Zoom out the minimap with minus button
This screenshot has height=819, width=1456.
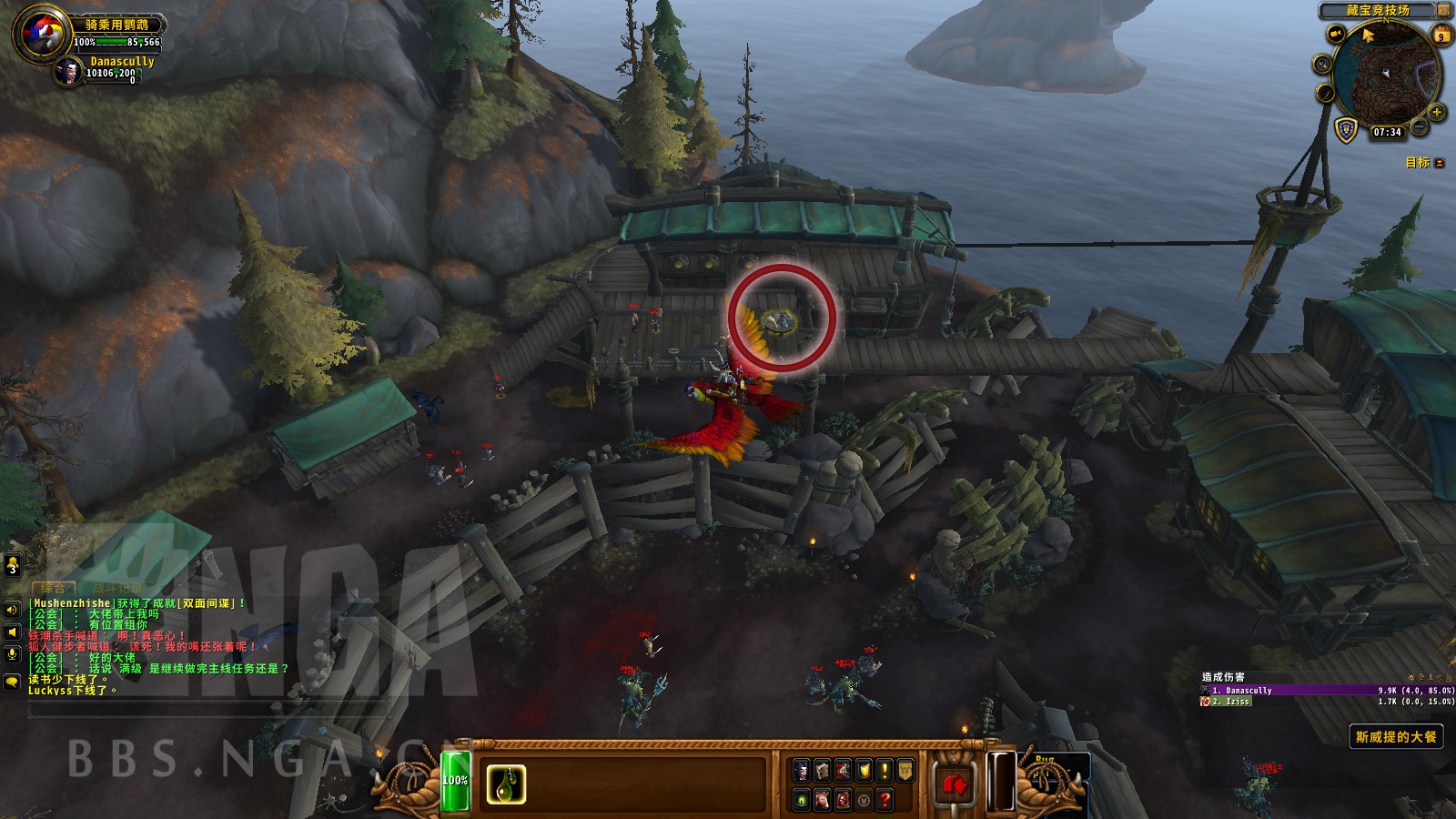point(1420,127)
